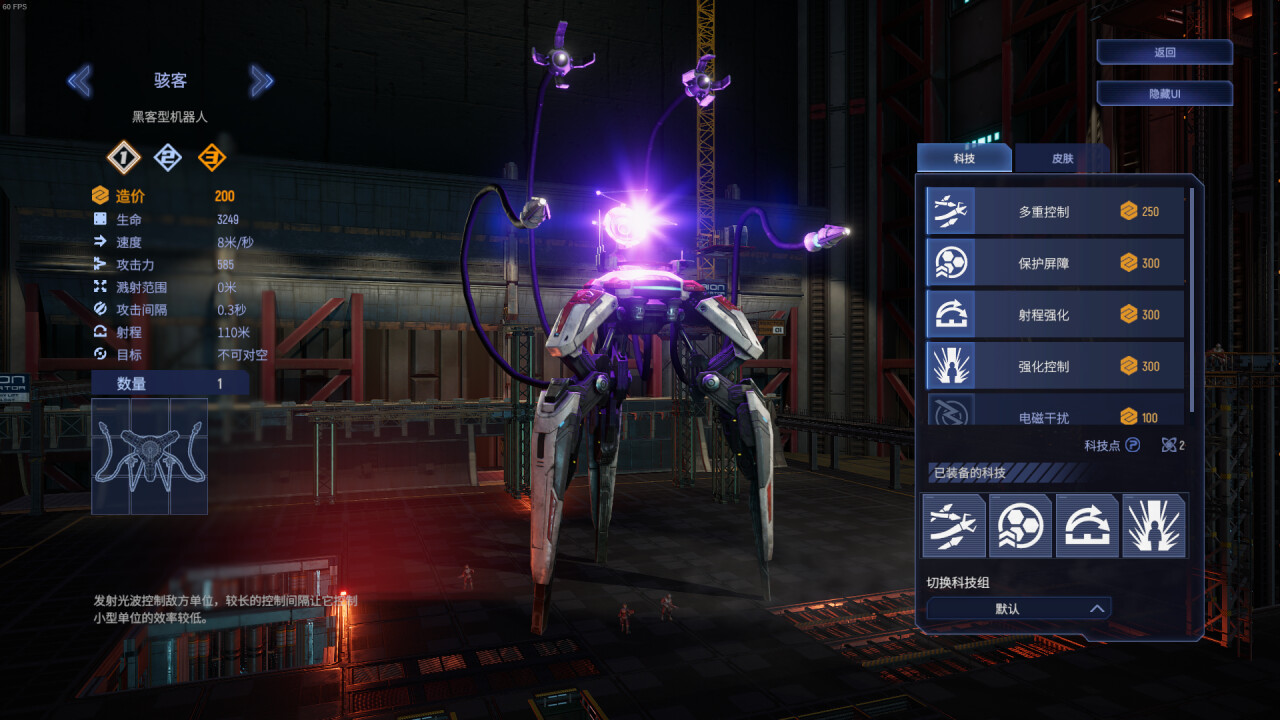Click the equipped enhanced control tech icon
The height and width of the screenshot is (720, 1280).
pyautogui.click(x=1154, y=525)
